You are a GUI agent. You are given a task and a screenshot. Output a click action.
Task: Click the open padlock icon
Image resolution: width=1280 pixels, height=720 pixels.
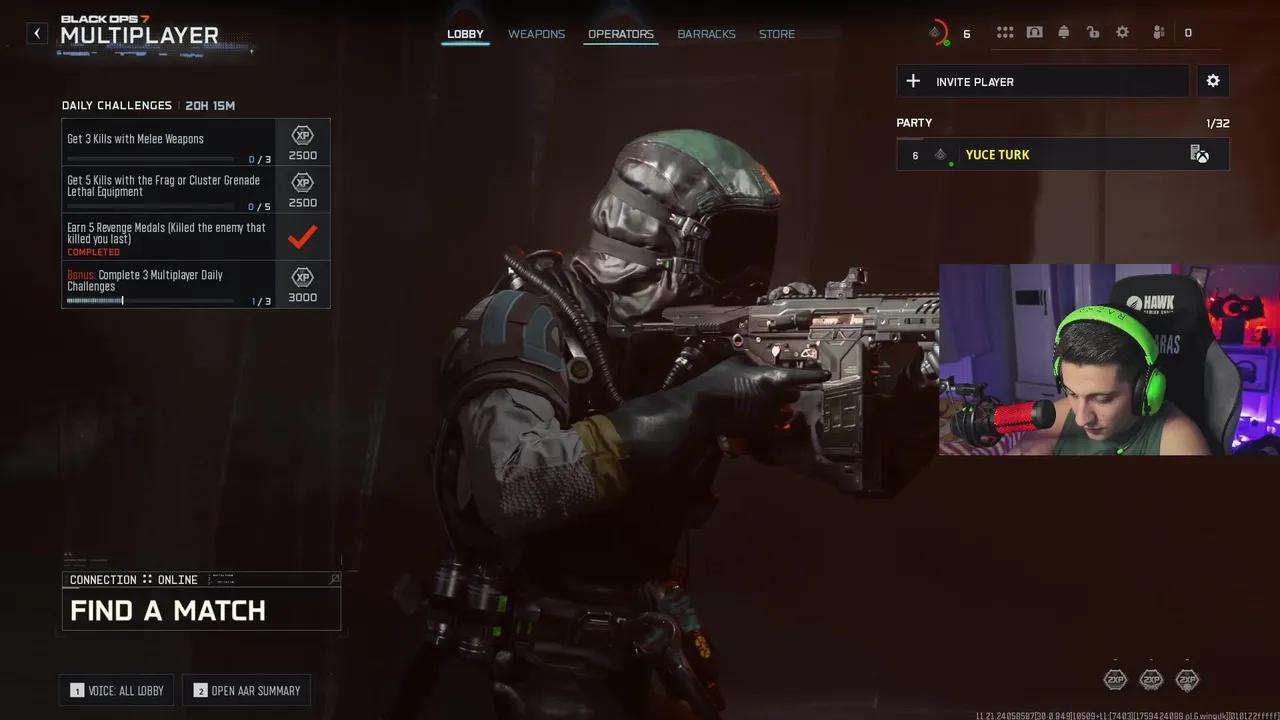coord(1093,33)
